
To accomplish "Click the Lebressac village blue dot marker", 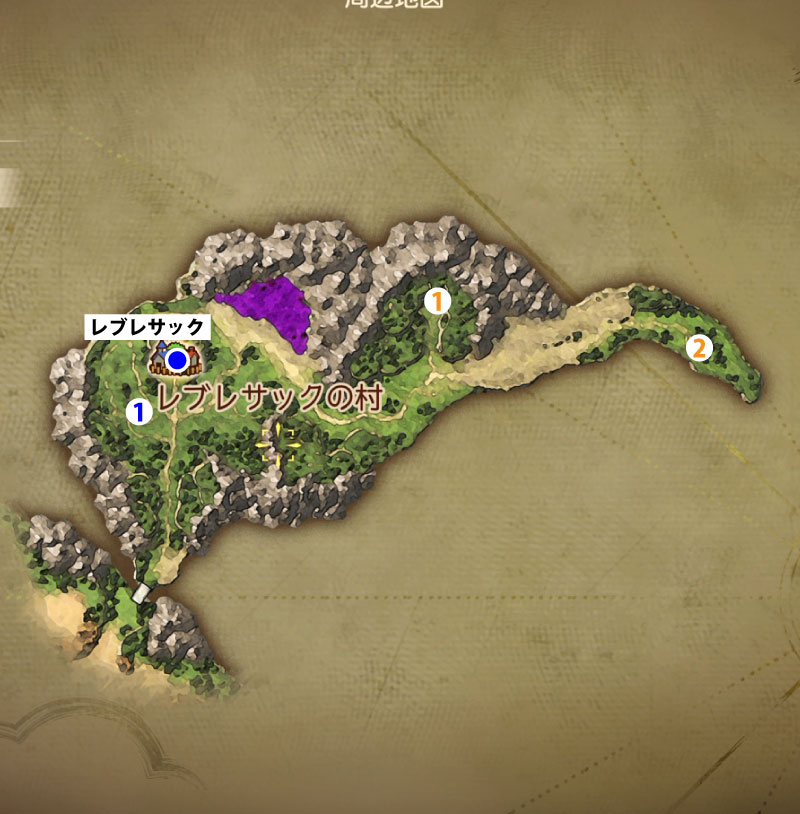I will pos(178,358).
